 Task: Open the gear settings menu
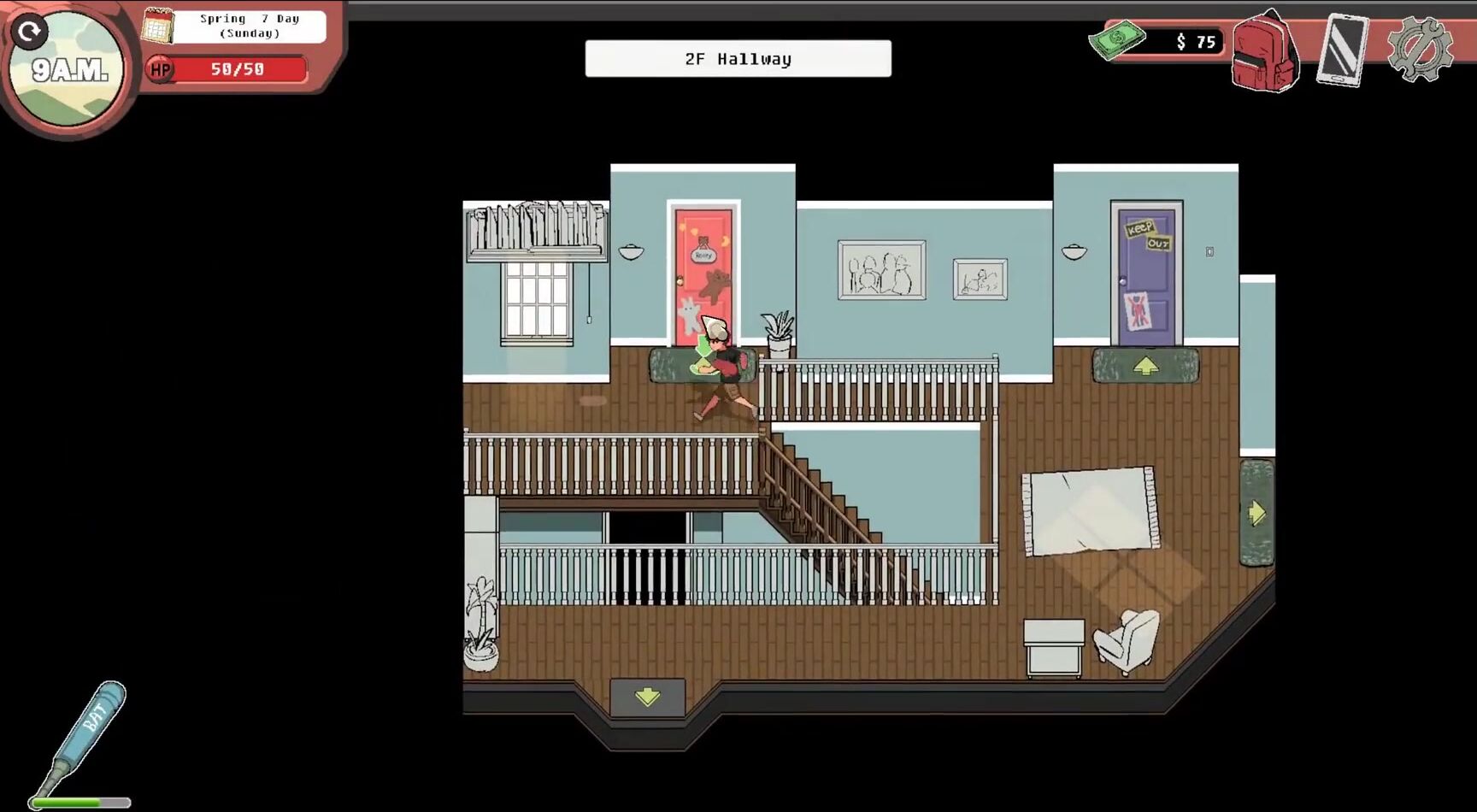pyautogui.click(x=1420, y=50)
